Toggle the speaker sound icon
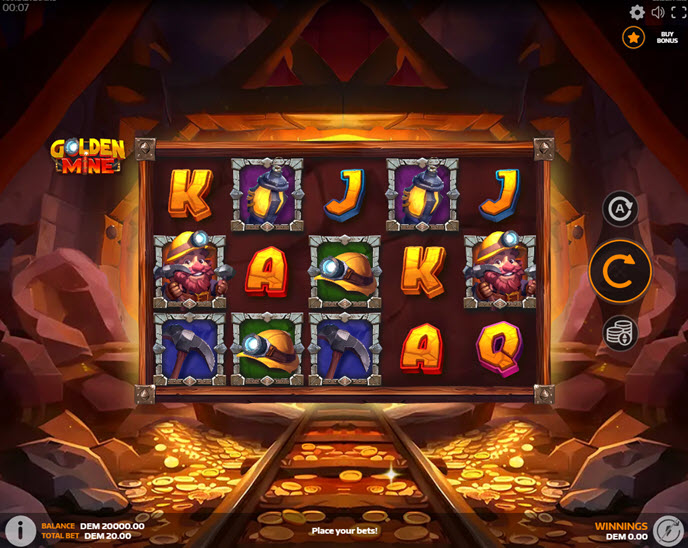688x548 pixels. (658, 12)
